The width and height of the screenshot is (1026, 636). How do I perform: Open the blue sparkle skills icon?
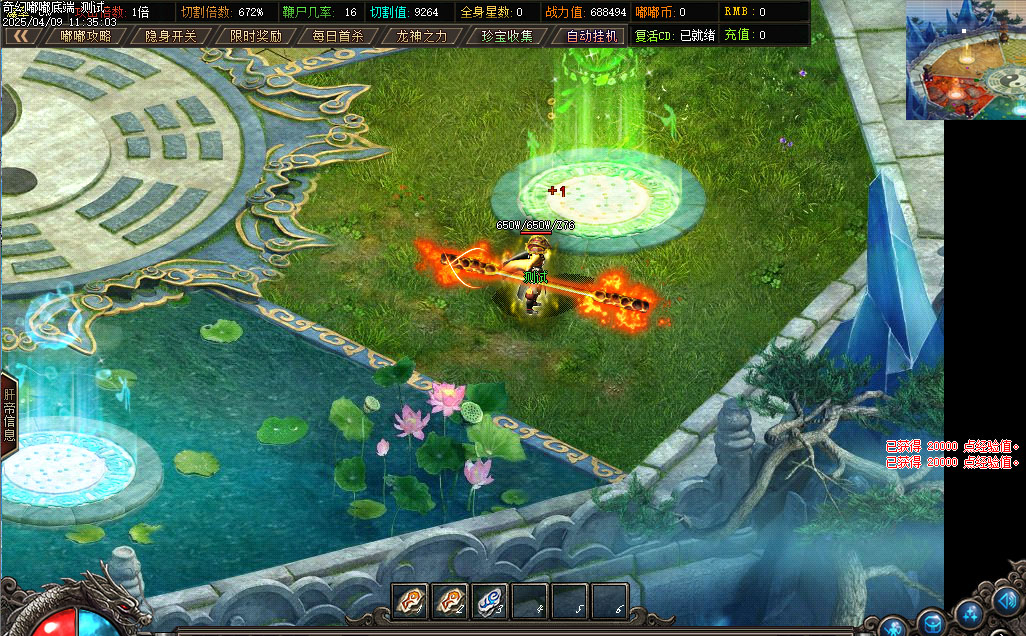pos(969,612)
